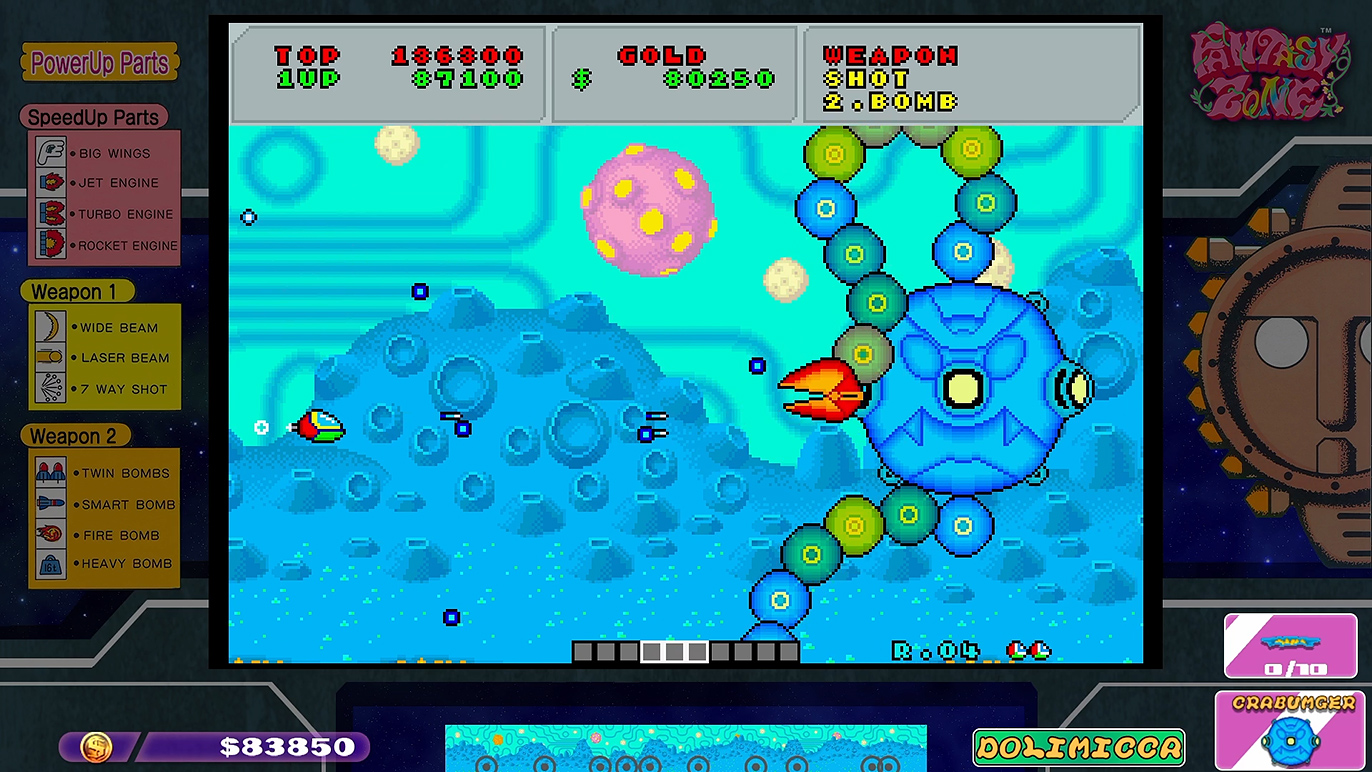Click the Weapon 2 category label
The height and width of the screenshot is (772, 1372).
pos(74,437)
